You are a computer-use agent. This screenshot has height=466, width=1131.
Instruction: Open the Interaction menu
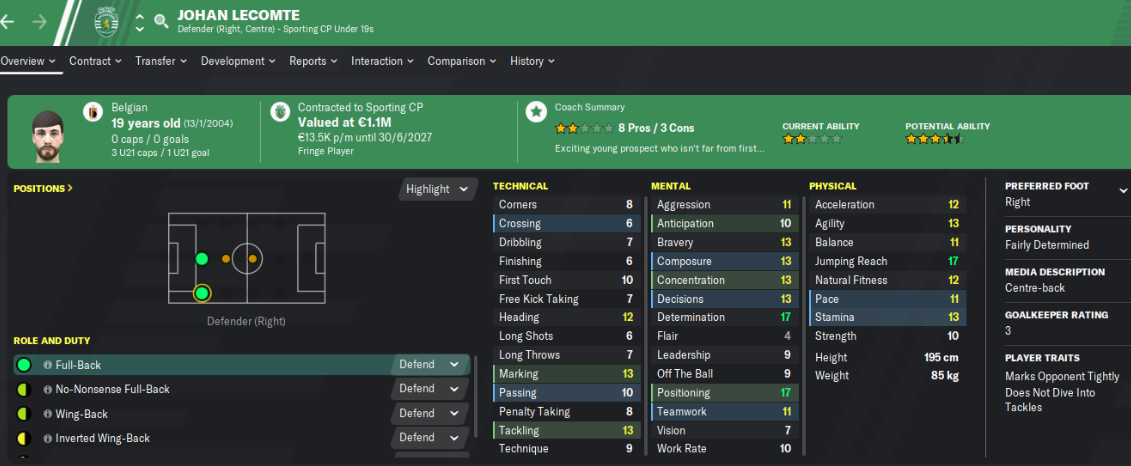pos(382,61)
